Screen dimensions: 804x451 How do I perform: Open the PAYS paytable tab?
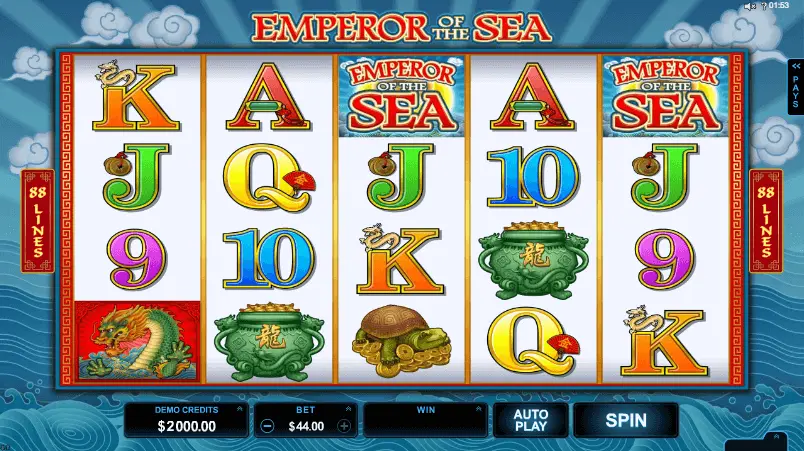(x=795, y=83)
